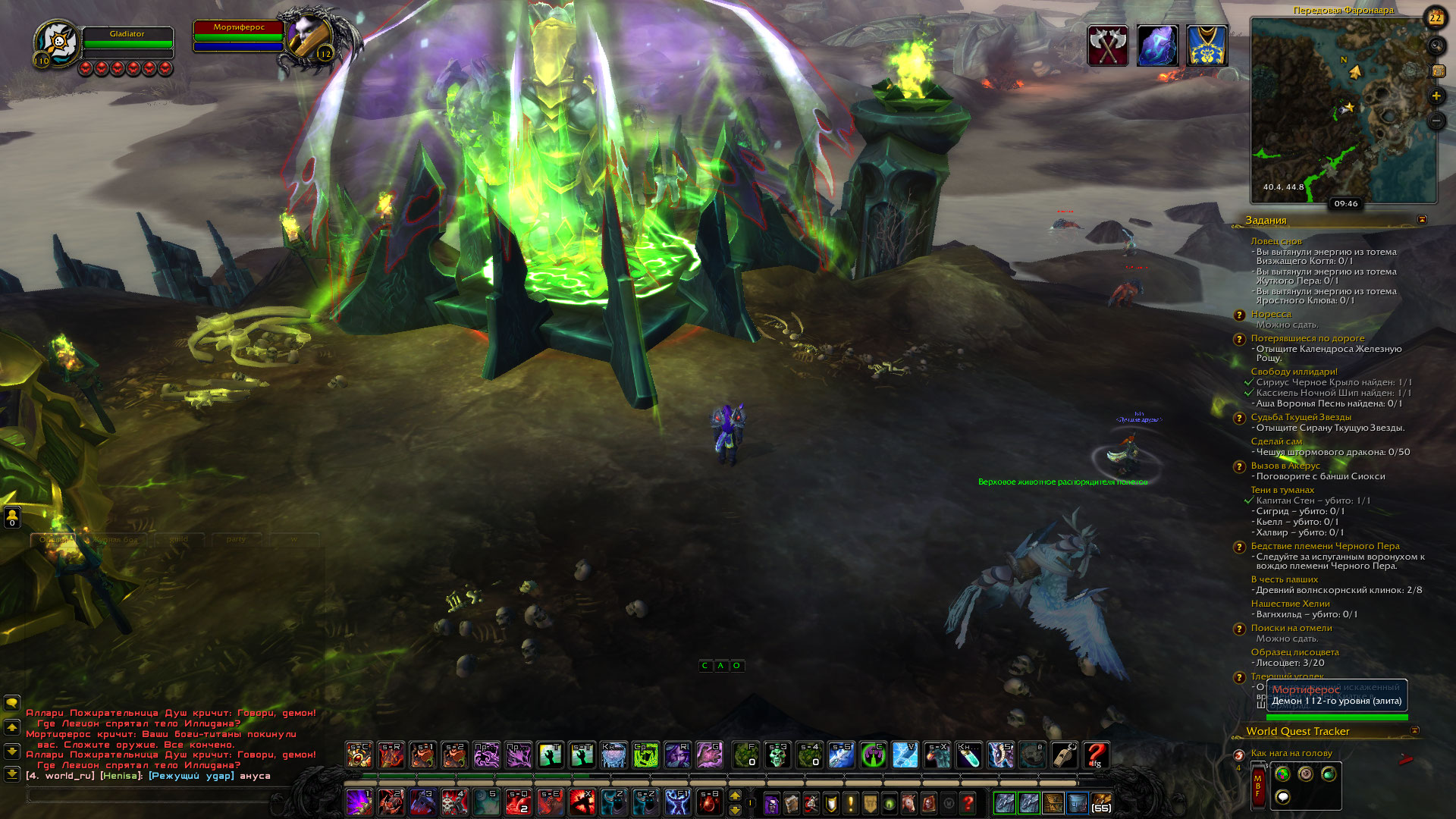1456x819 pixels.
Task: Click the red question mark action slot
Action: click(1097, 755)
